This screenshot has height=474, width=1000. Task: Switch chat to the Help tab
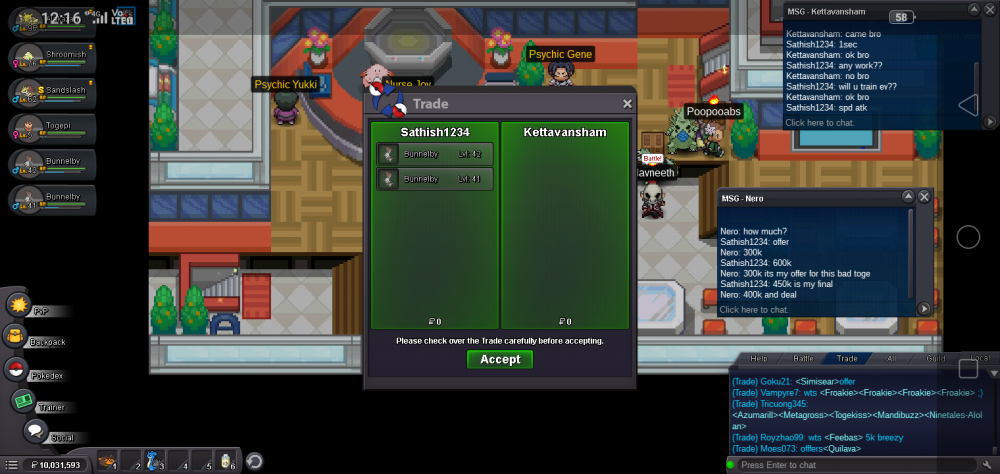tap(759, 358)
